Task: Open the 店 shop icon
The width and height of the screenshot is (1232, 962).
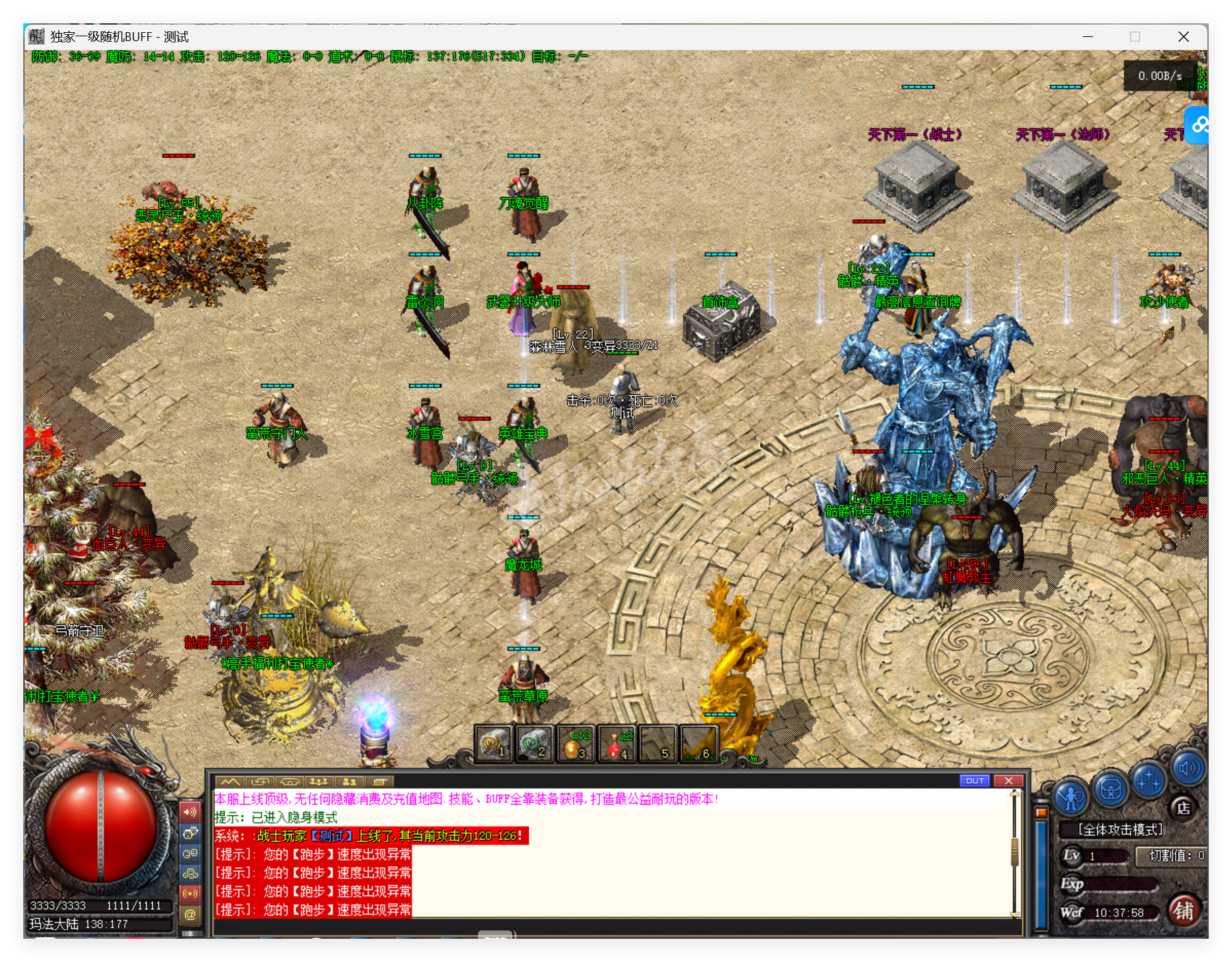Action: [x=1184, y=809]
